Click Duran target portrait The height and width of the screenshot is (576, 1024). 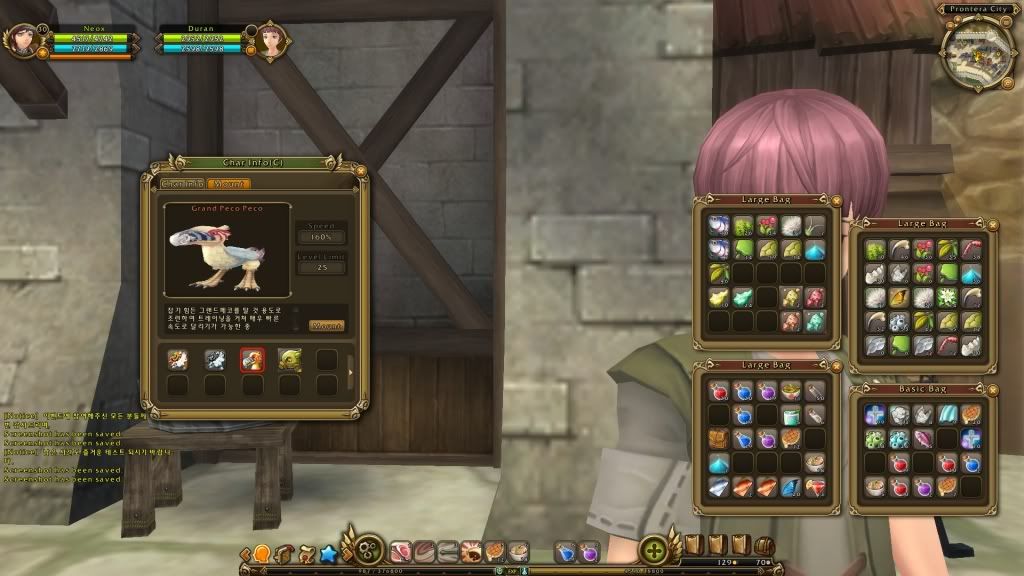pyautogui.click(x=270, y=42)
